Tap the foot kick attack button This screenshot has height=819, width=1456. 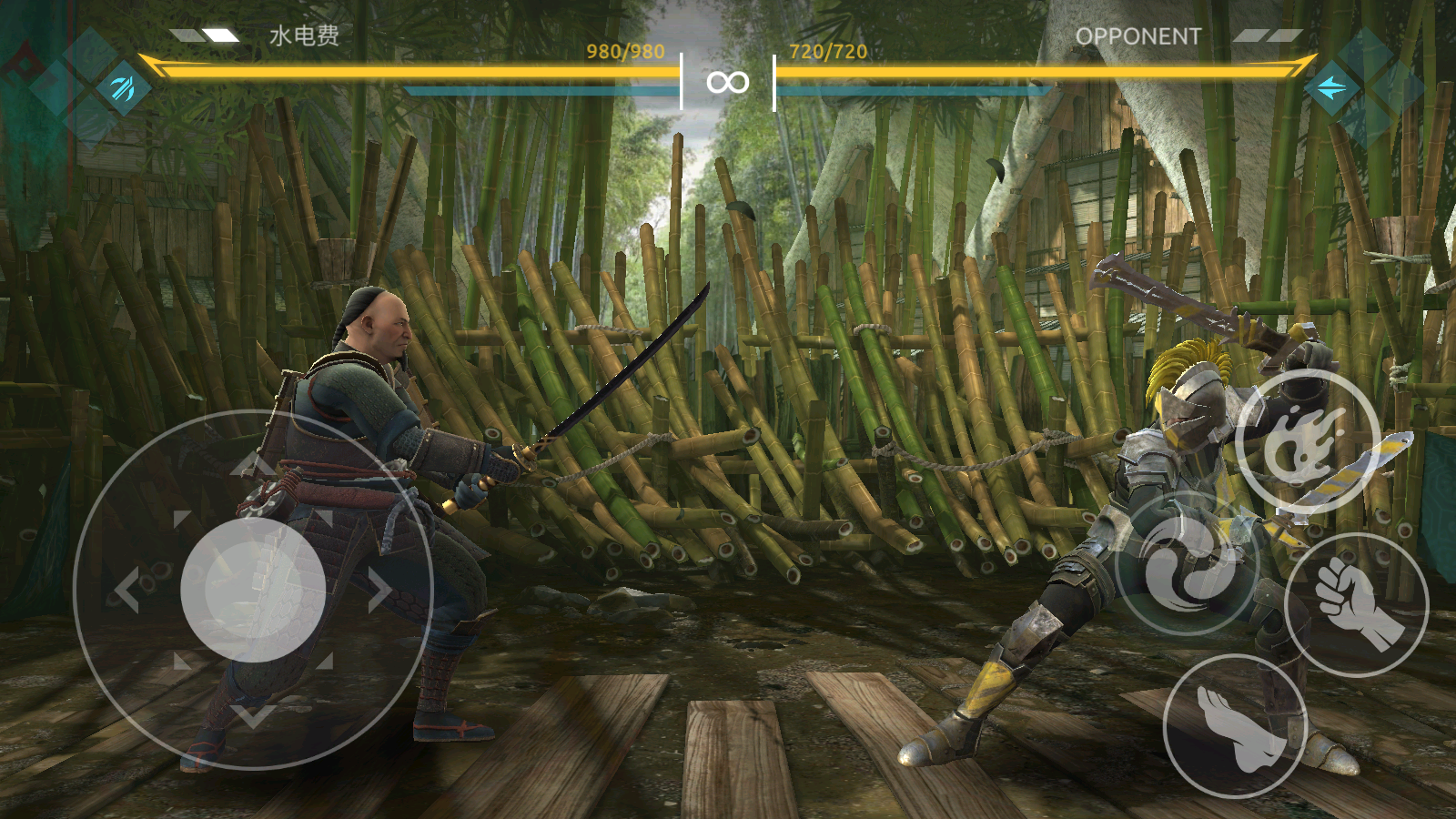(x=1235, y=725)
